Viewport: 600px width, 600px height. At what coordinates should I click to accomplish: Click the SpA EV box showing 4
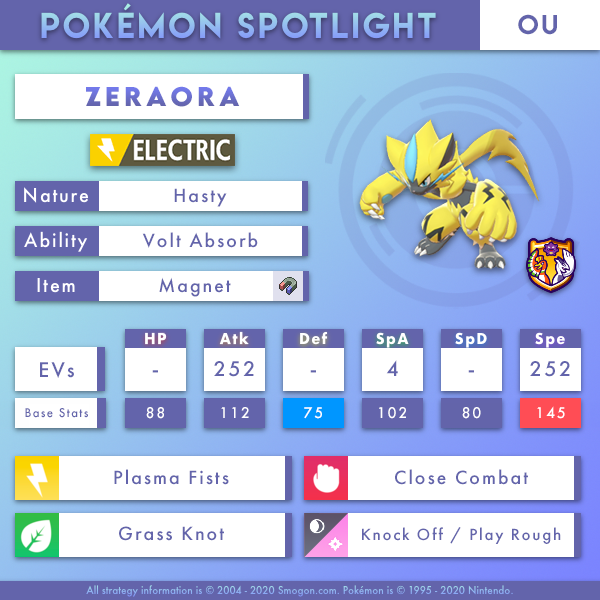click(391, 370)
